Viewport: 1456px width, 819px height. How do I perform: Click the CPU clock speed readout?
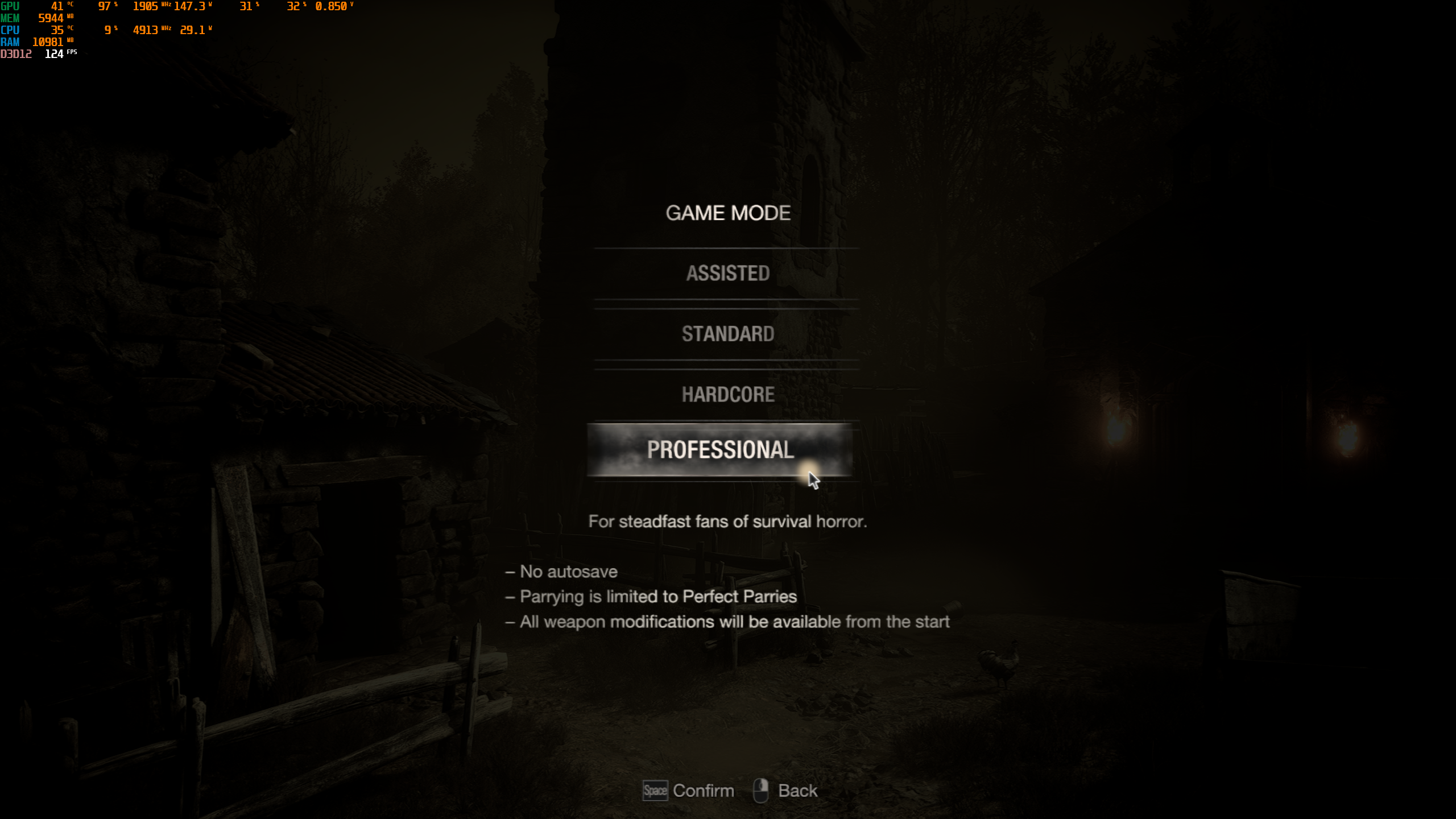click(x=147, y=30)
